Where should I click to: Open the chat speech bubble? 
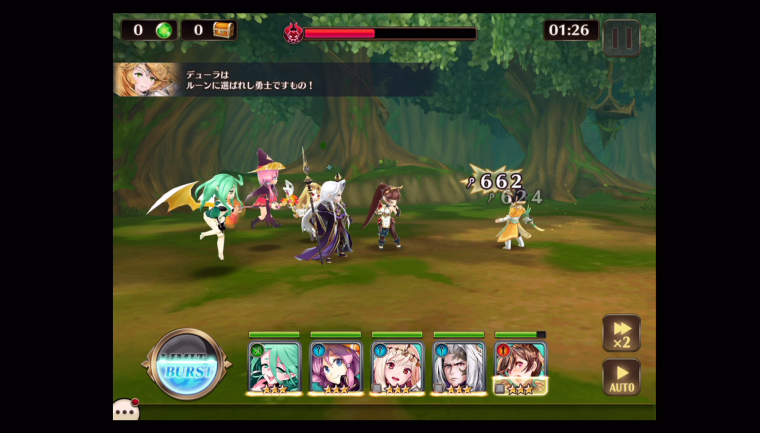[126, 410]
